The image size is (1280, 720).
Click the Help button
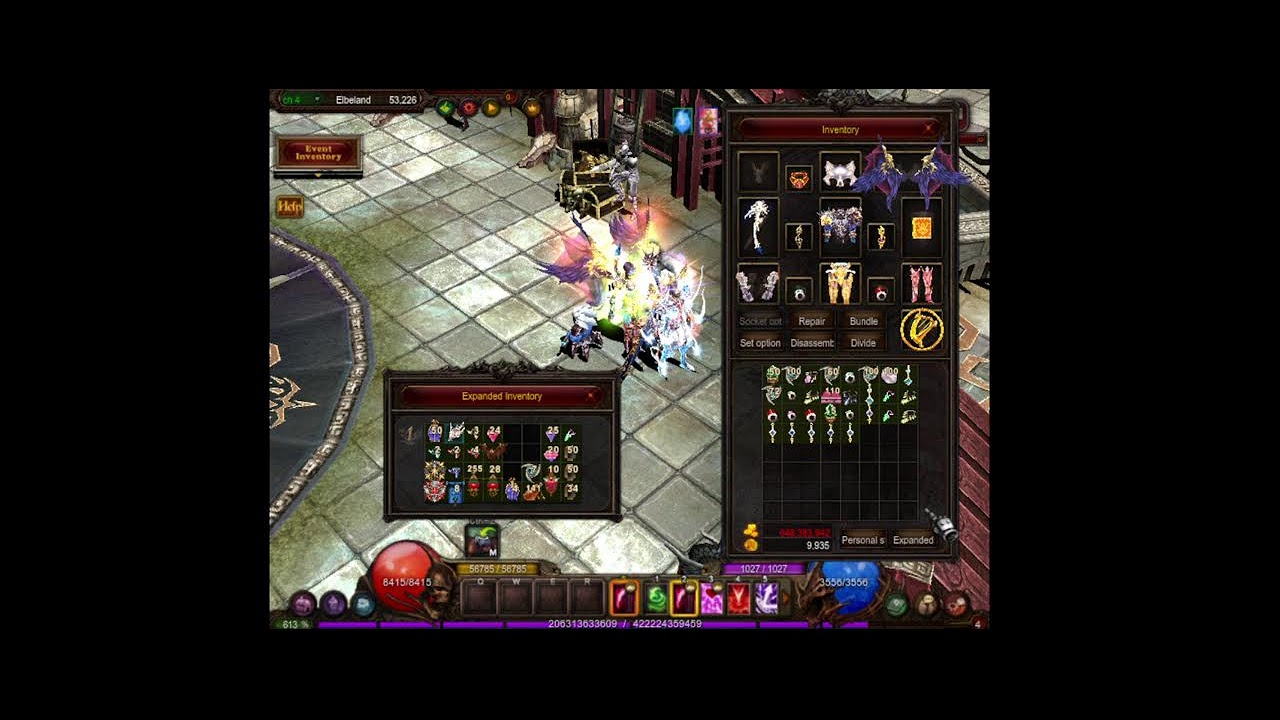coord(289,207)
